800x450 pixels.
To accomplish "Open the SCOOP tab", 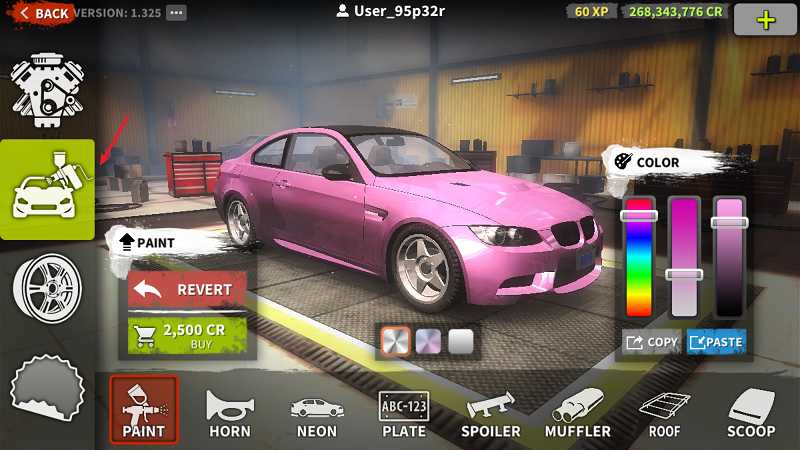I will point(751,410).
